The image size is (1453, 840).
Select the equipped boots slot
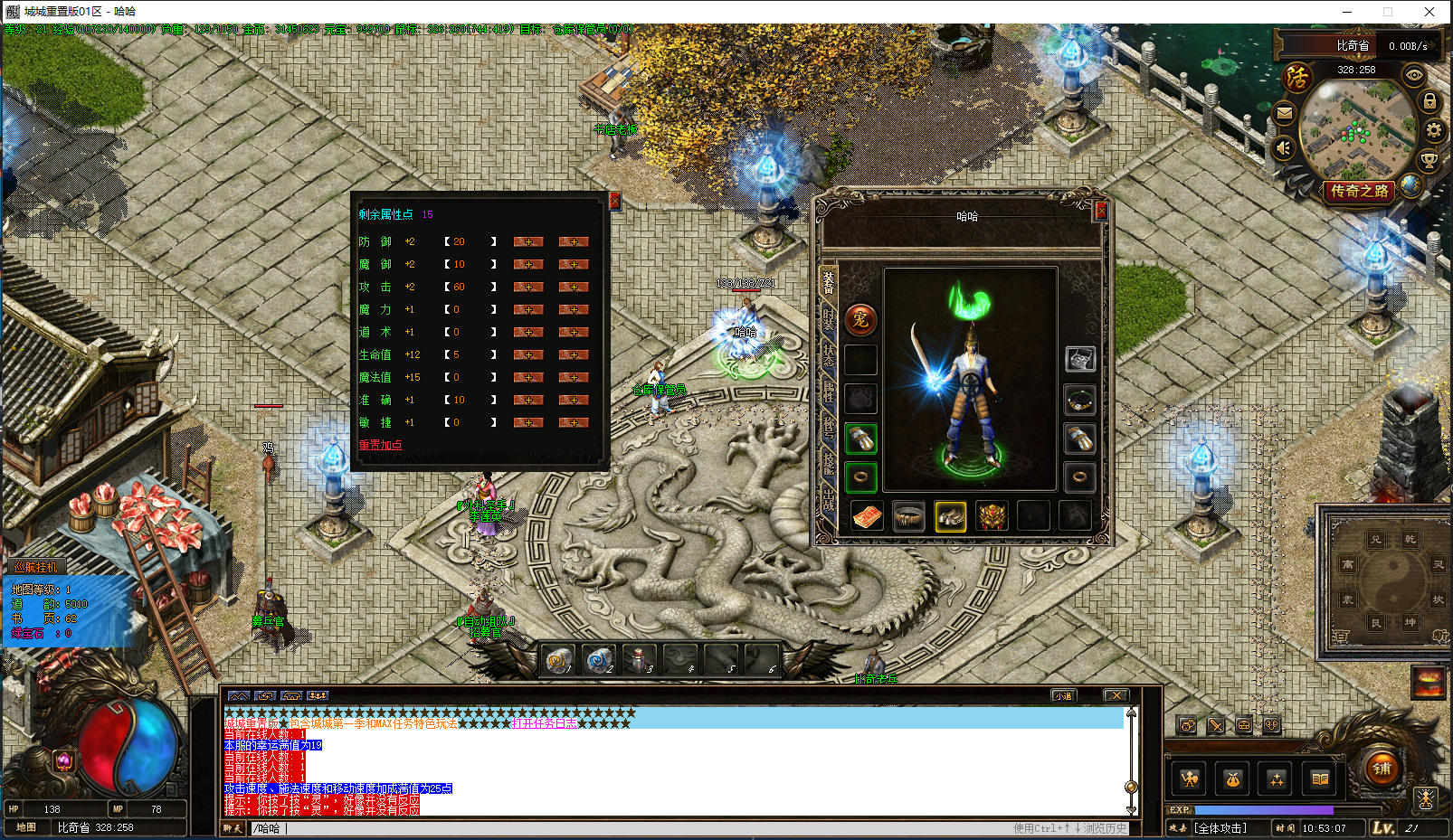pos(950,516)
